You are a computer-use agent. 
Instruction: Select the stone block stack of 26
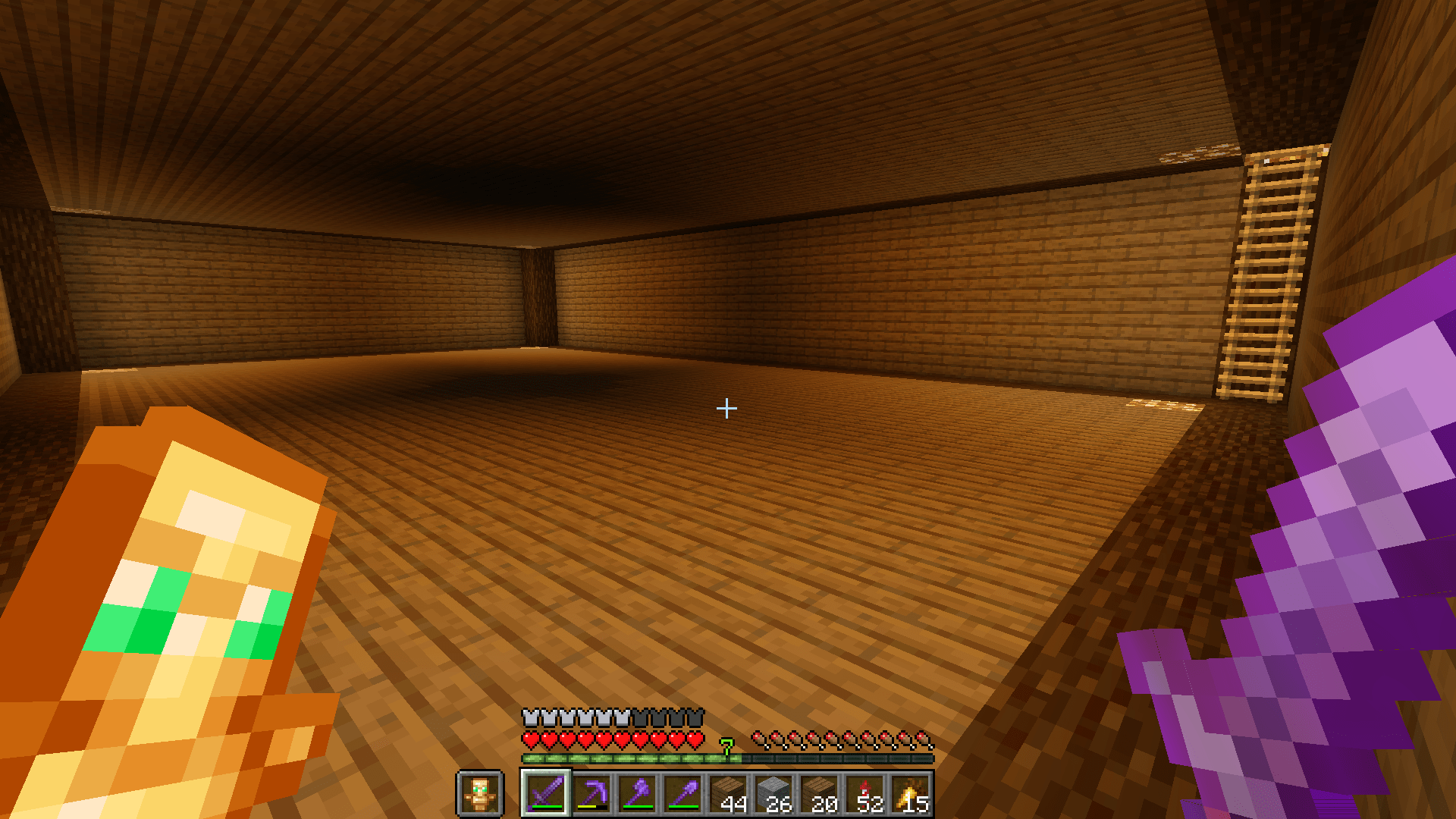[x=776, y=794]
